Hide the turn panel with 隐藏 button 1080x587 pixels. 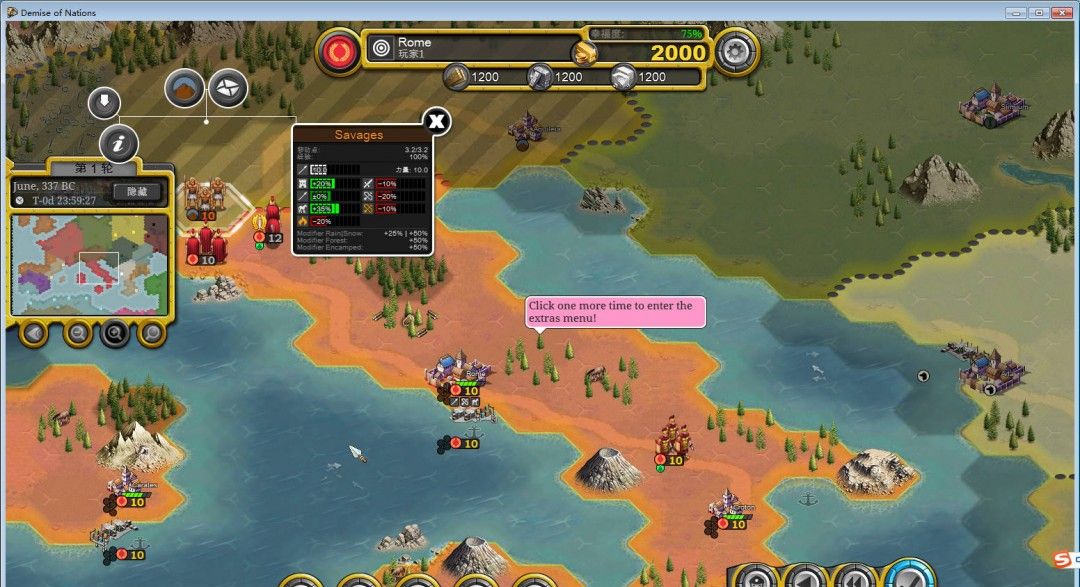[x=136, y=192]
